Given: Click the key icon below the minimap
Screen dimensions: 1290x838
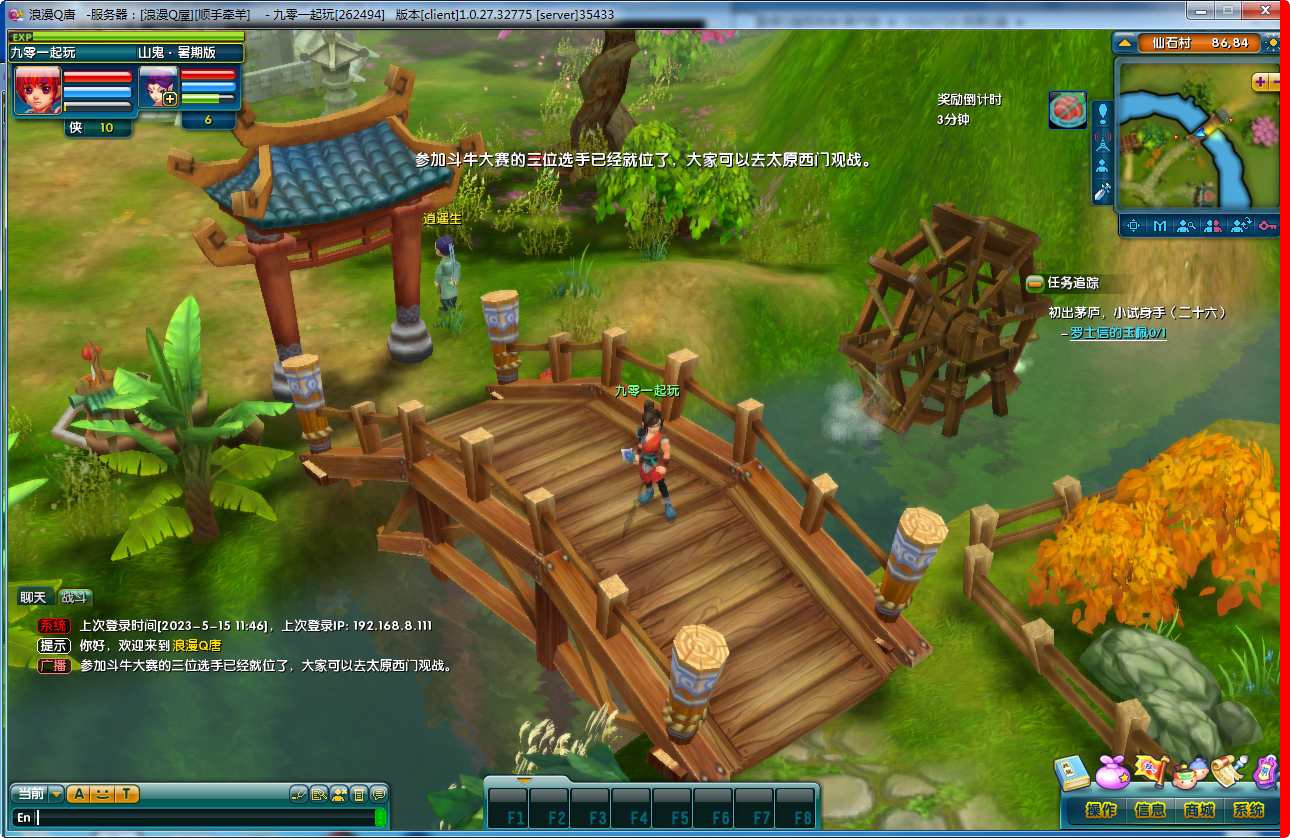Looking at the screenshot, I should coord(1268,226).
